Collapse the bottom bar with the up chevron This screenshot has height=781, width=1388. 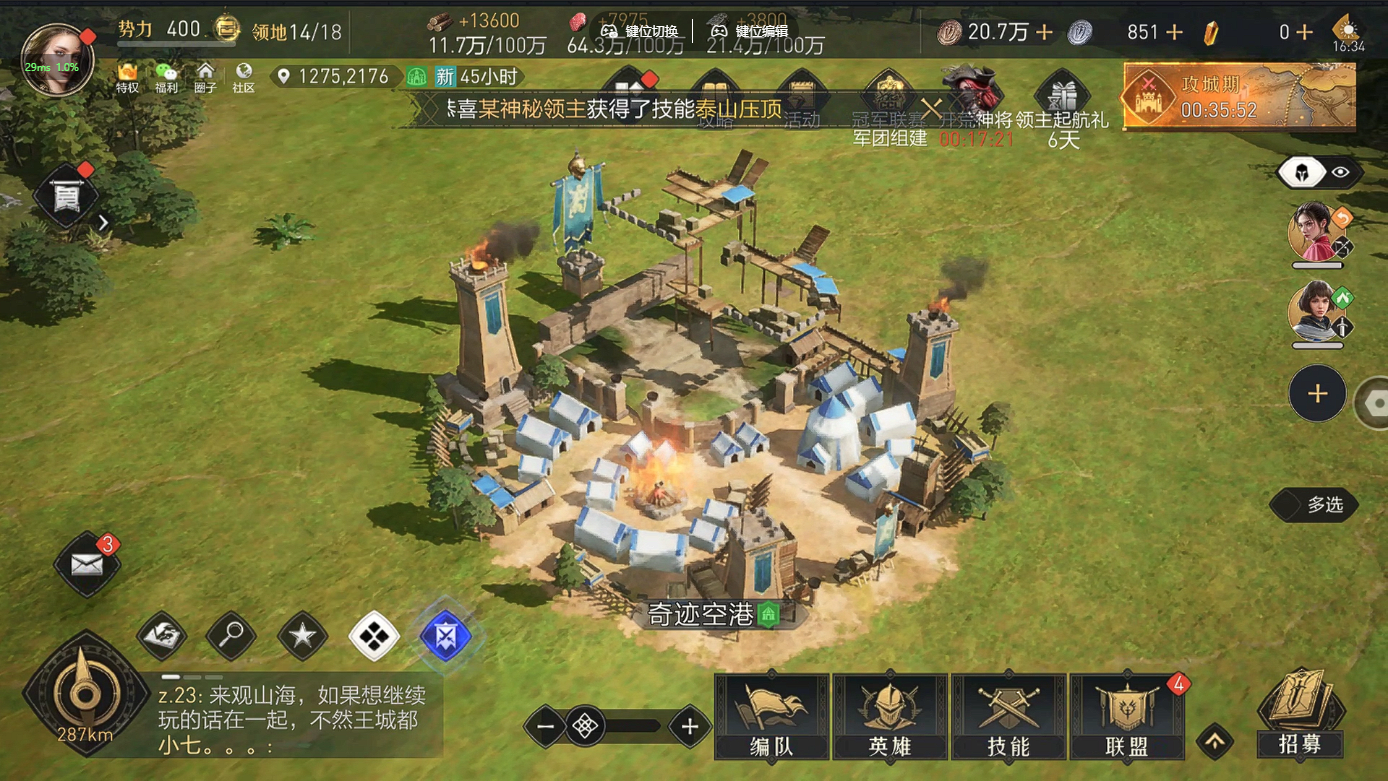click(x=1215, y=744)
